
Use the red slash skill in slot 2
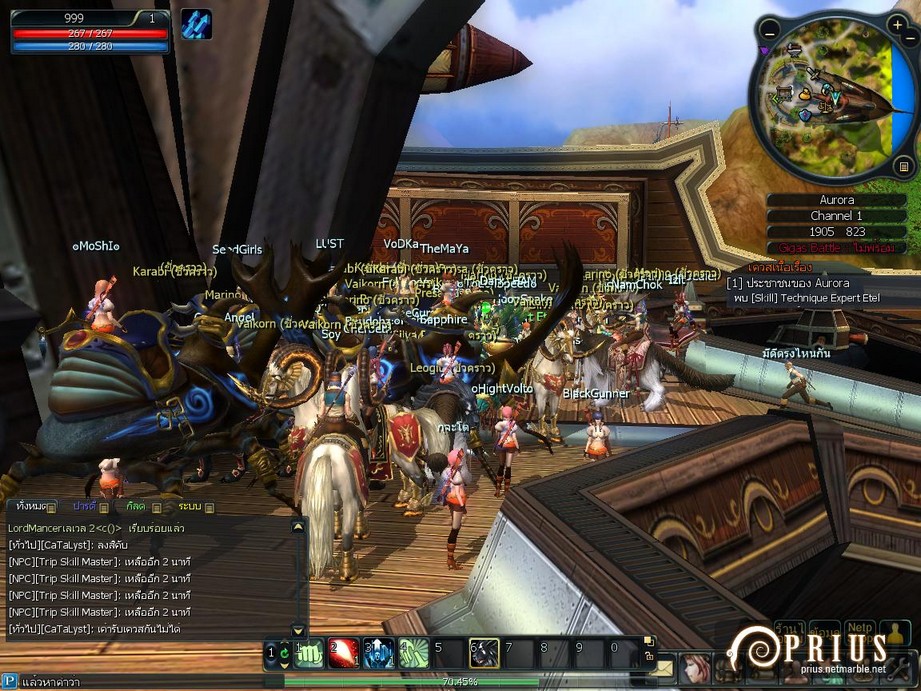(344, 653)
